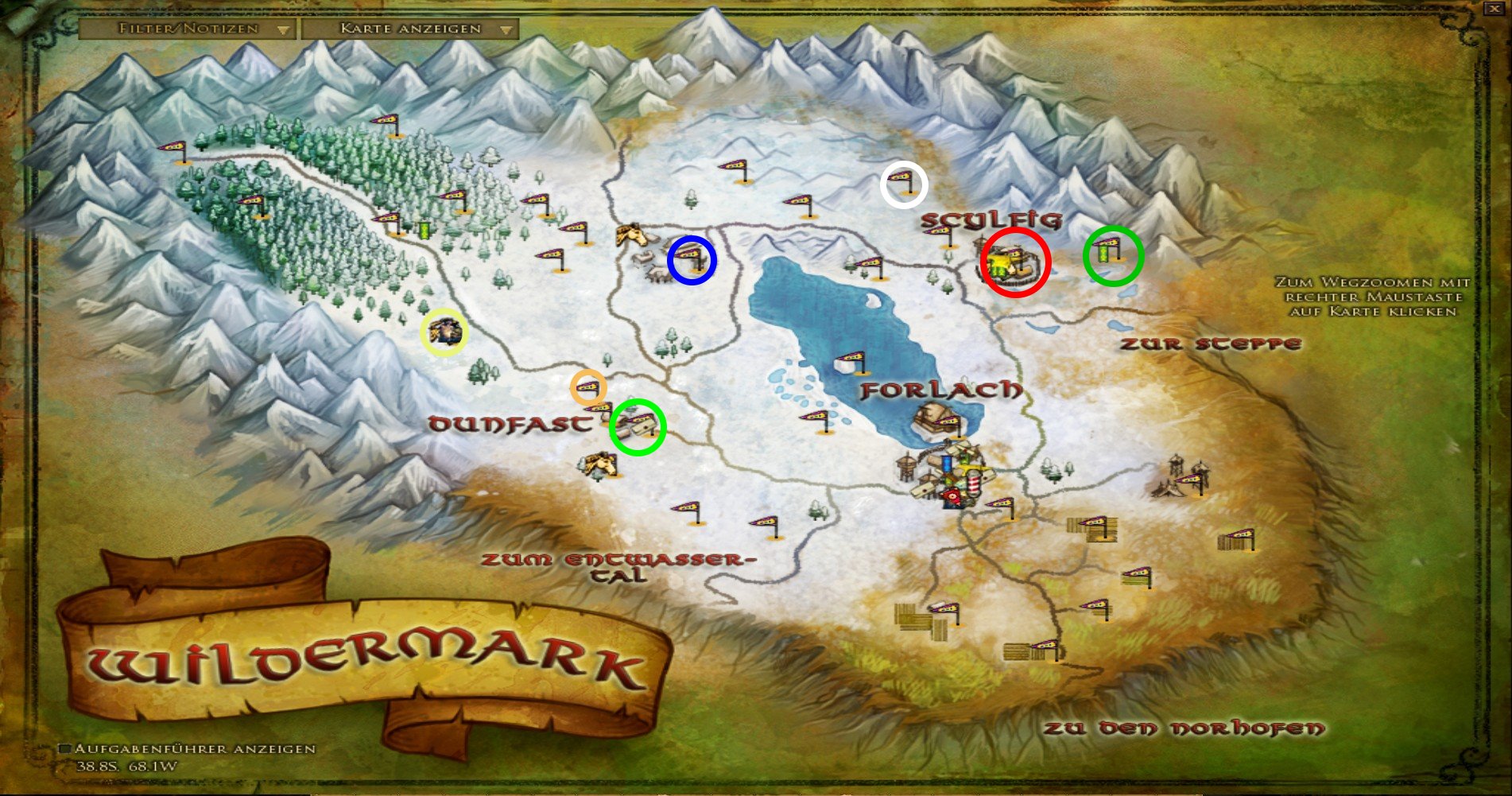Close the map window
The width and height of the screenshot is (1512, 796).
(1494, 9)
